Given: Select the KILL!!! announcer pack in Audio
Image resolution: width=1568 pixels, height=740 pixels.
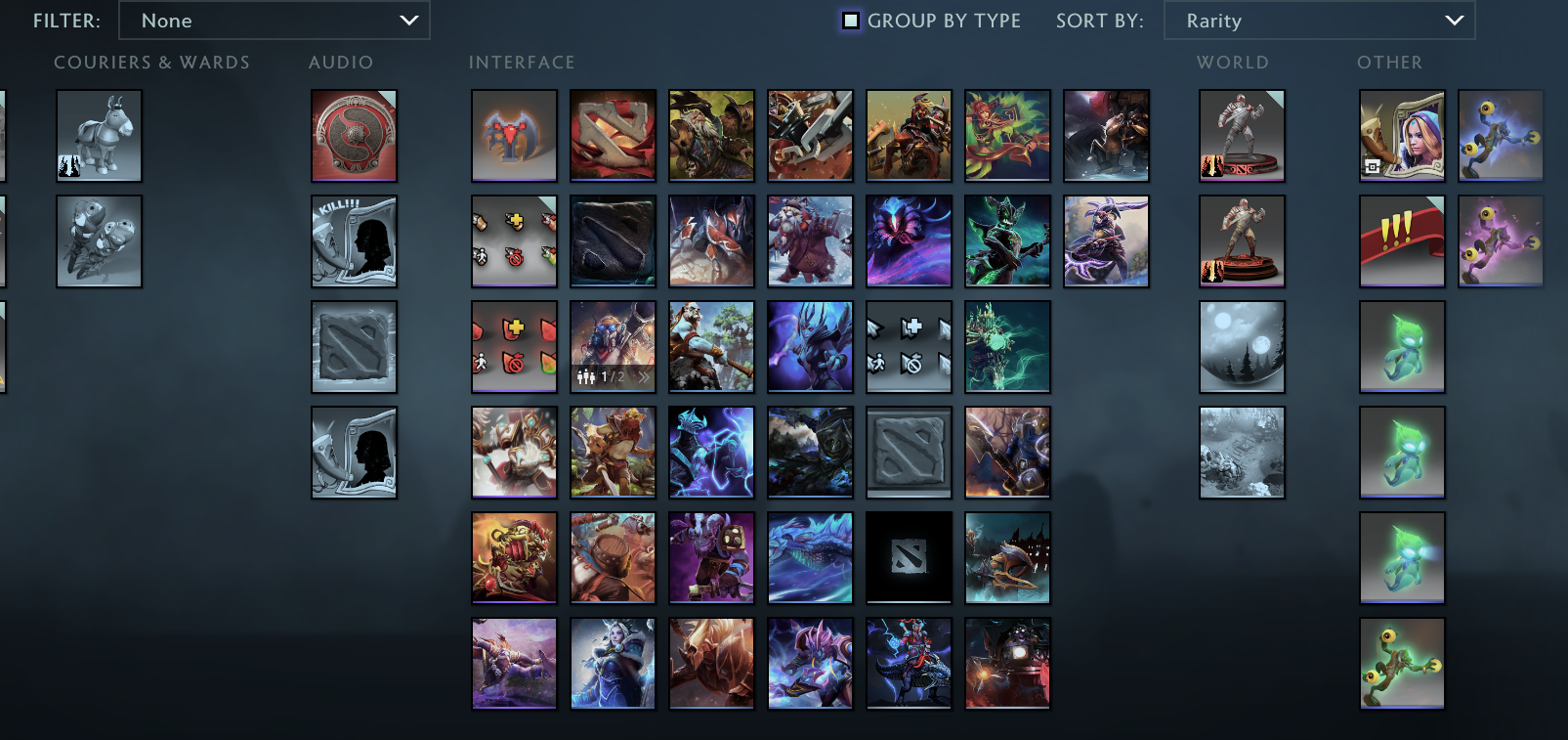Looking at the screenshot, I should [x=354, y=241].
